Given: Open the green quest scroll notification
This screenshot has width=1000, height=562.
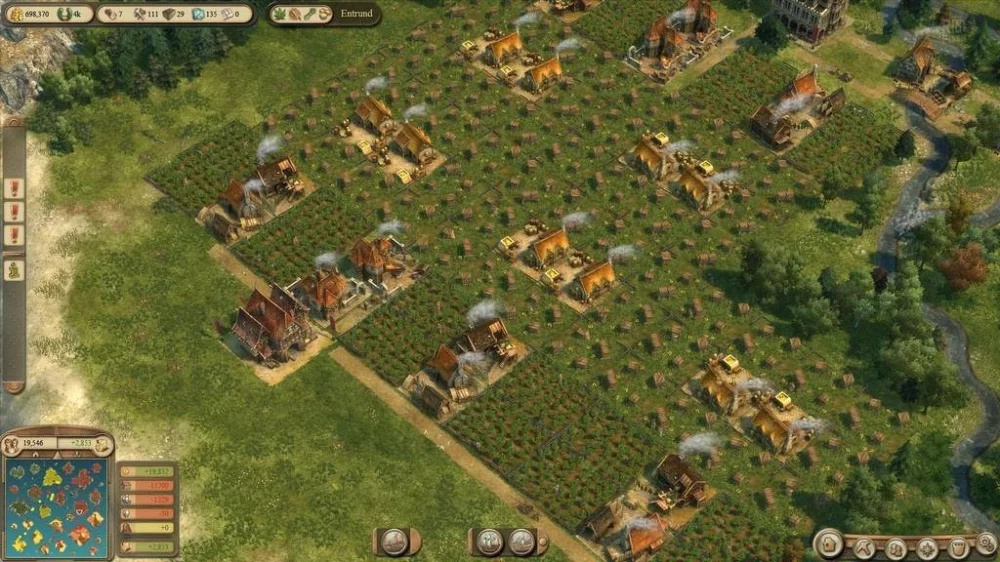Looking at the screenshot, I should [x=14, y=269].
